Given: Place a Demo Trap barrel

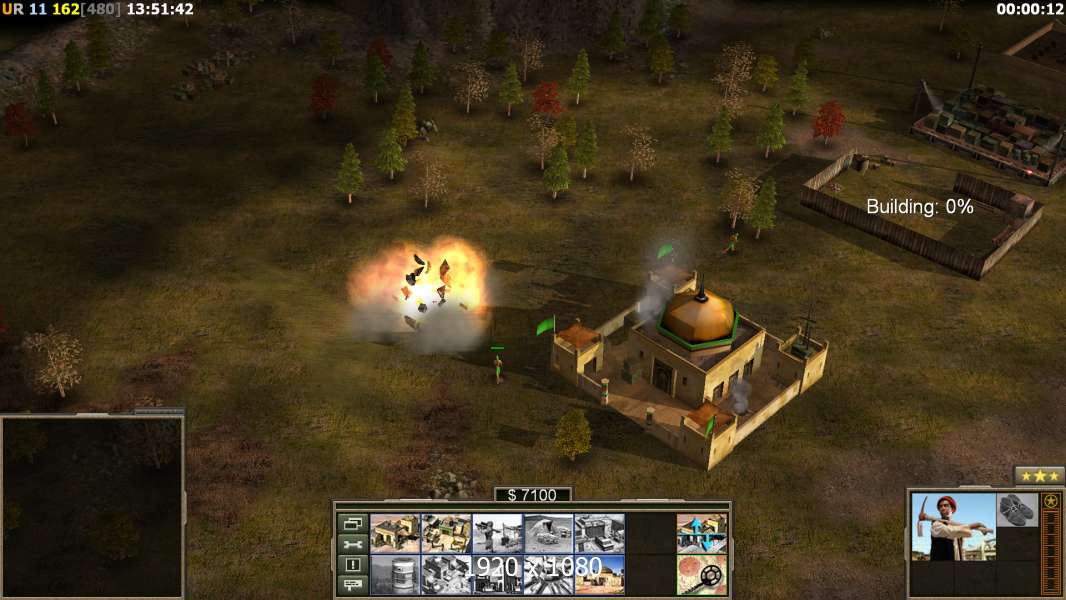Looking at the screenshot, I should click(x=394, y=574).
